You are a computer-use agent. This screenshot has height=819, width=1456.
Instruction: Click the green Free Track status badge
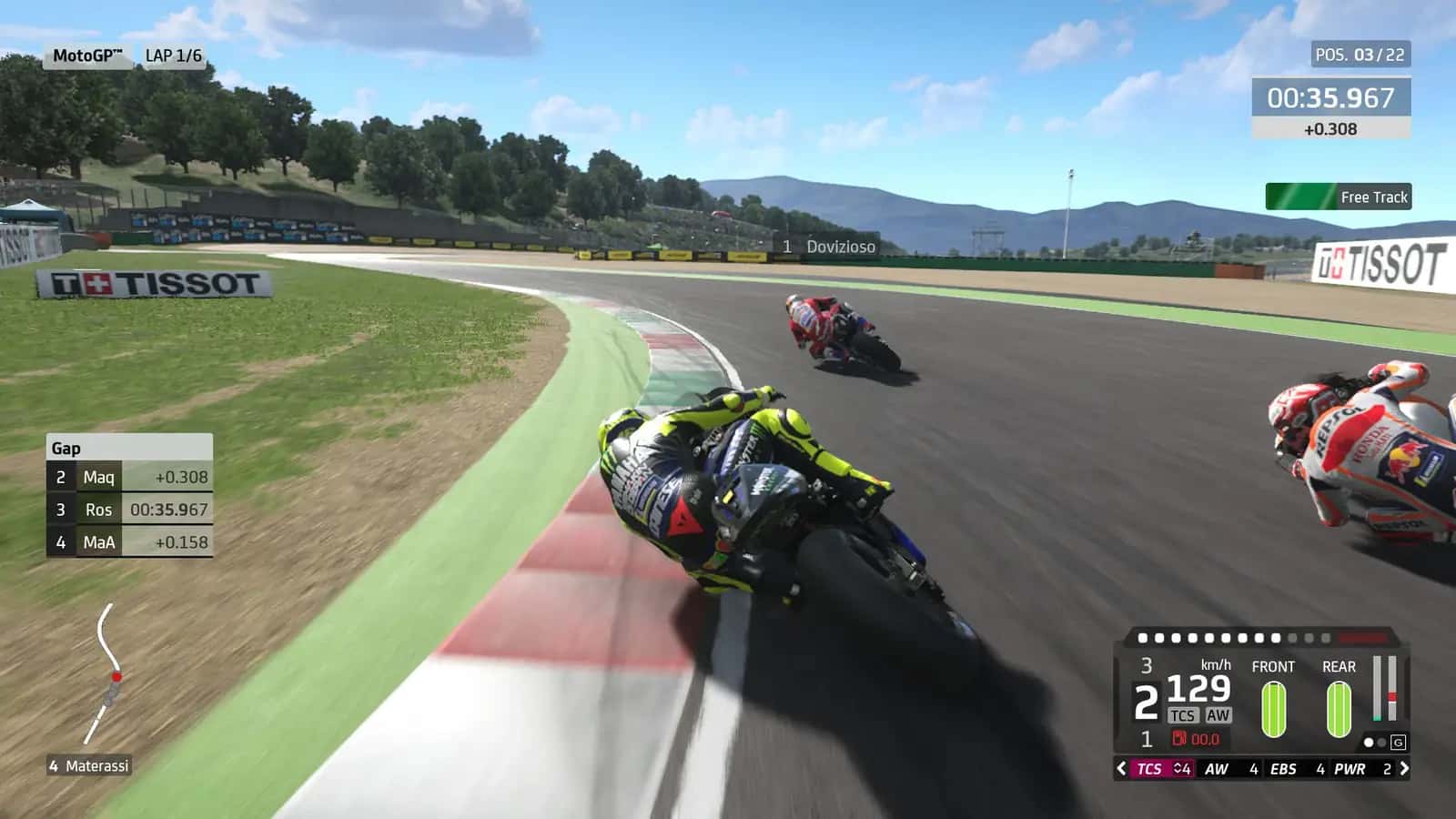point(1338,197)
